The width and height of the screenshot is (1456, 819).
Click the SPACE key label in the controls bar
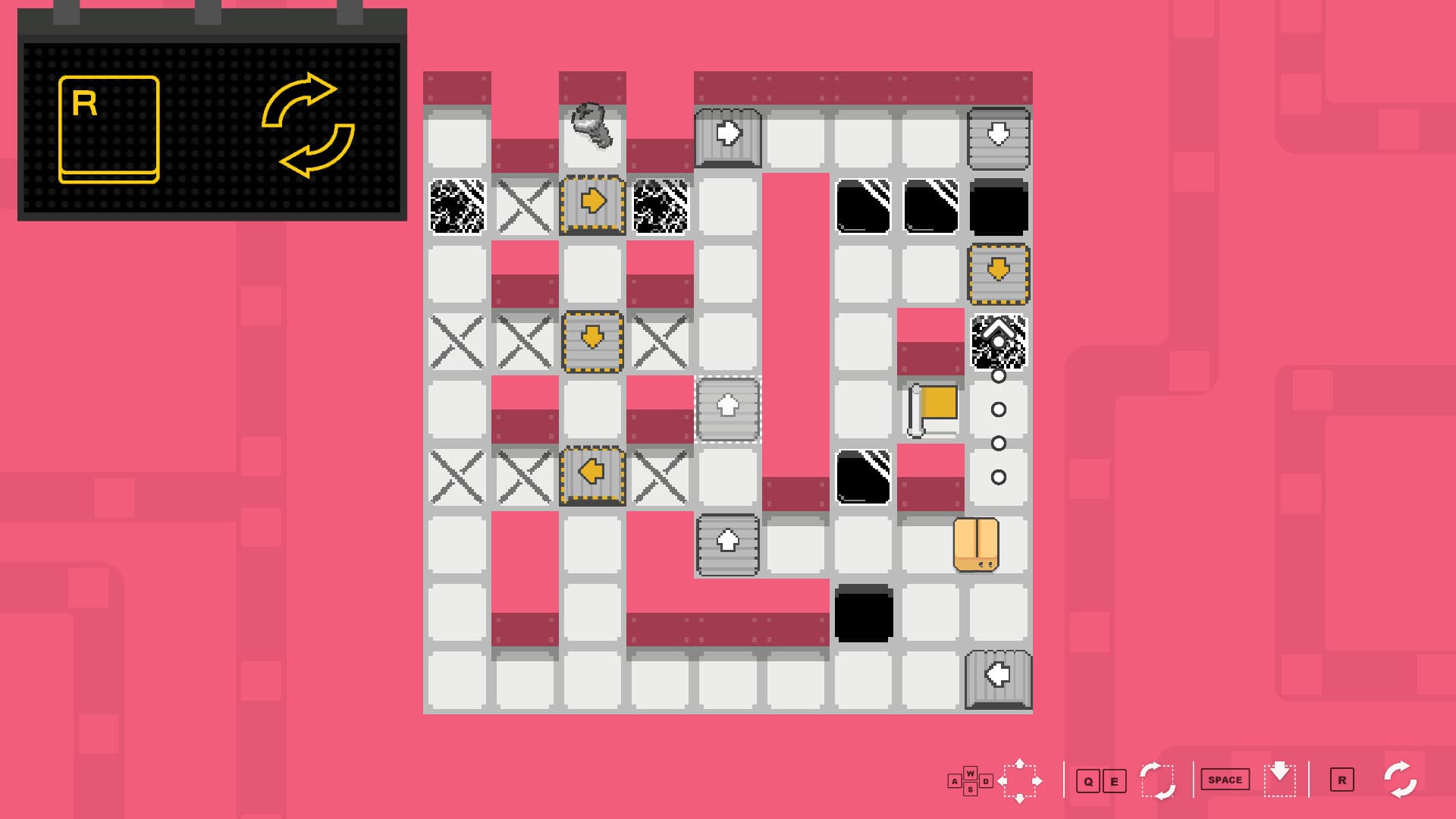pyautogui.click(x=1224, y=779)
